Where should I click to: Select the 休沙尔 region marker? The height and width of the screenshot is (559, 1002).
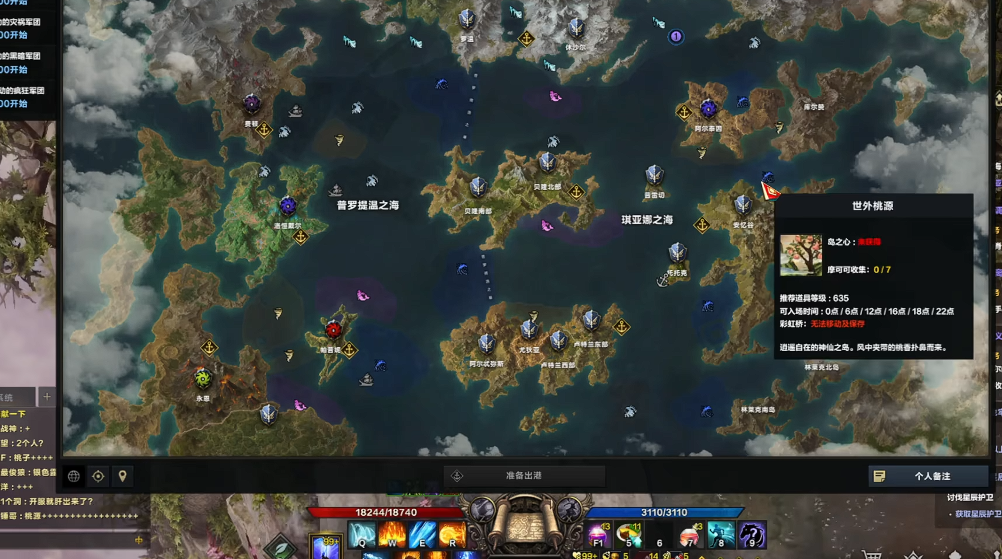pos(576,27)
